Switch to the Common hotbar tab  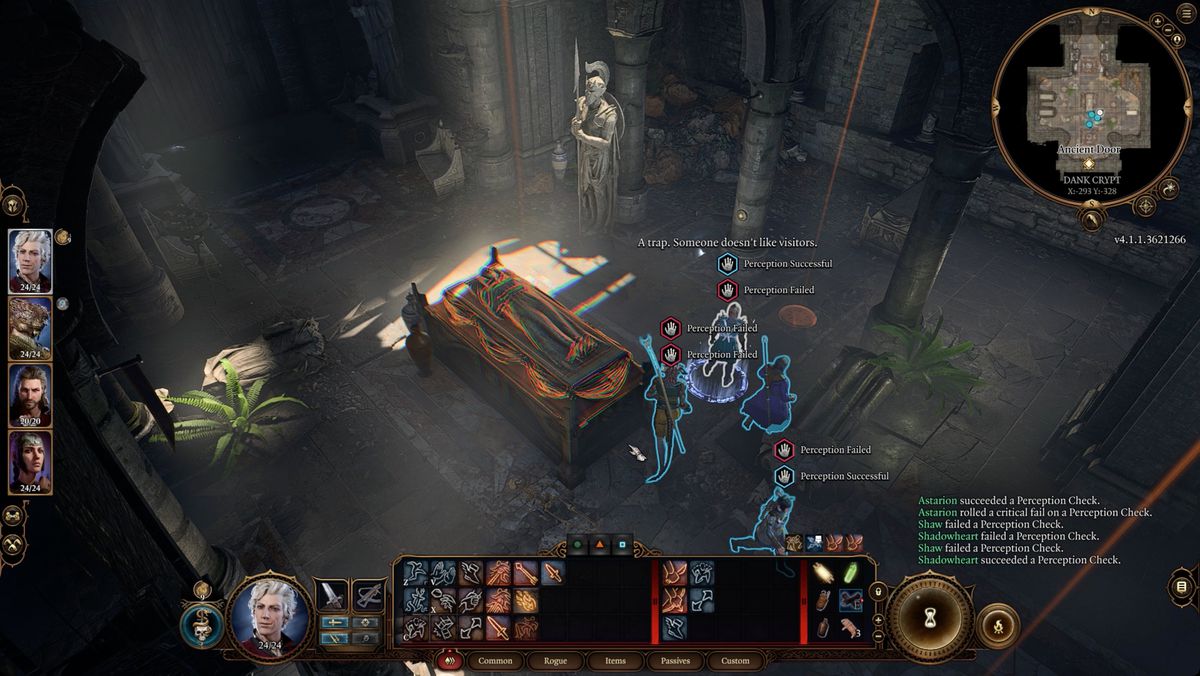pos(495,661)
